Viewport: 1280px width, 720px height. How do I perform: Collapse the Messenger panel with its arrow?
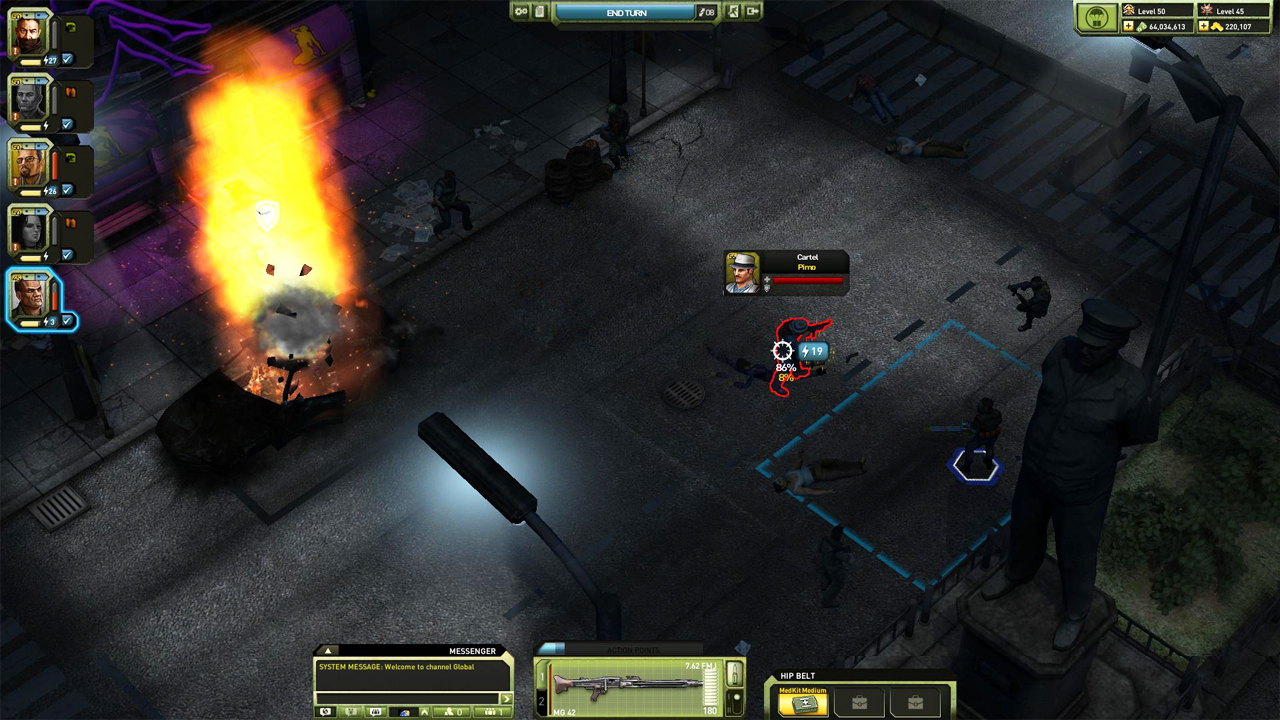(327, 651)
